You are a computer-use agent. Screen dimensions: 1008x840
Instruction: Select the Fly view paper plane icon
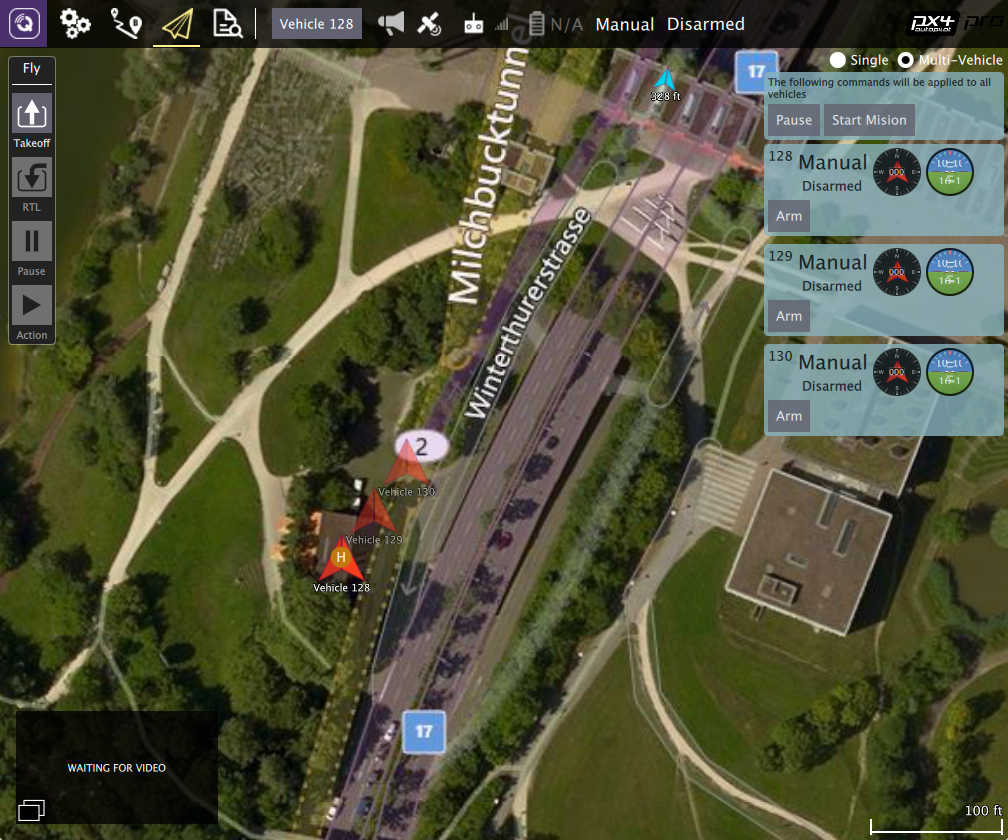[177, 23]
